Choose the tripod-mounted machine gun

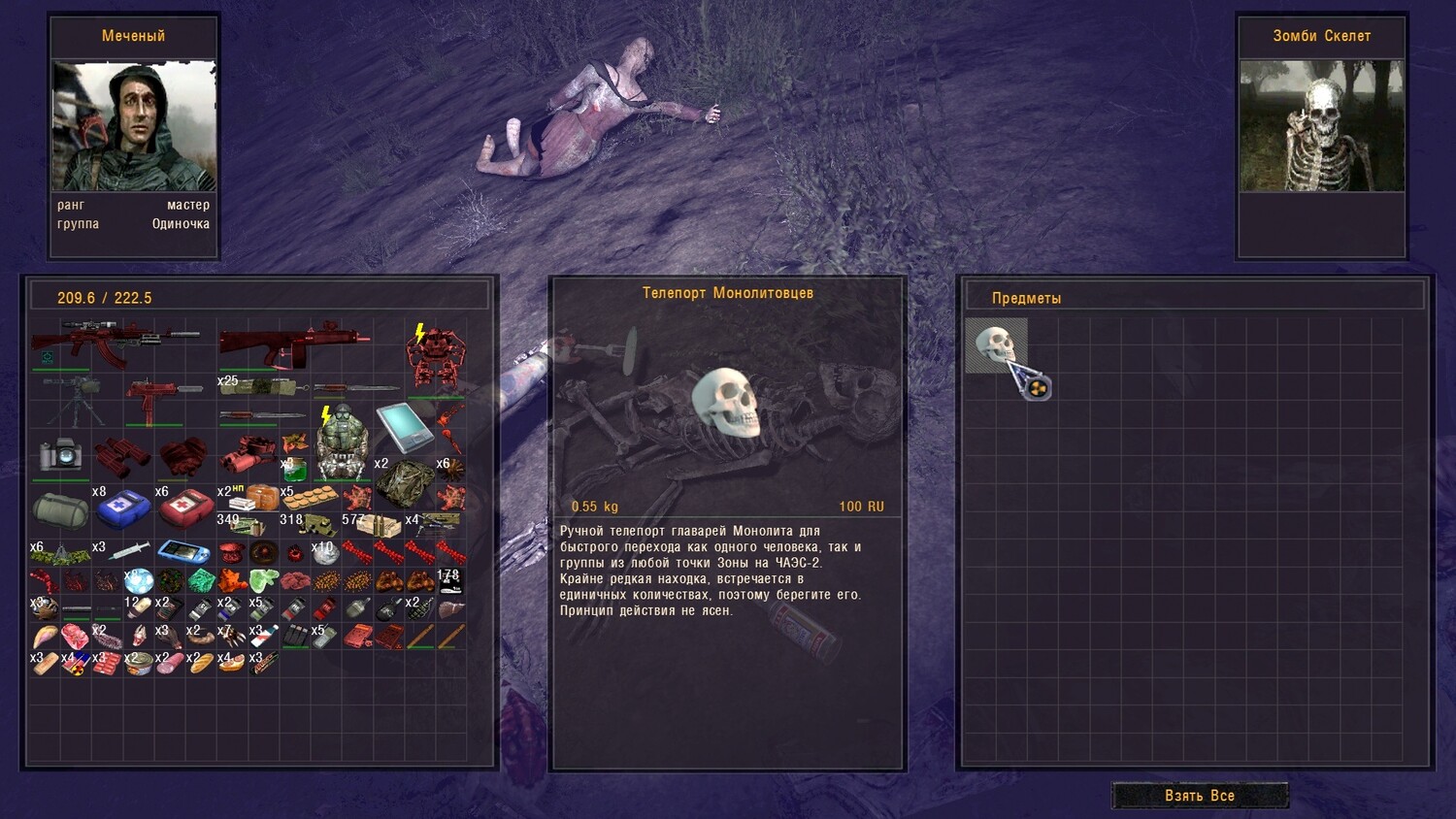coord(74,401)
